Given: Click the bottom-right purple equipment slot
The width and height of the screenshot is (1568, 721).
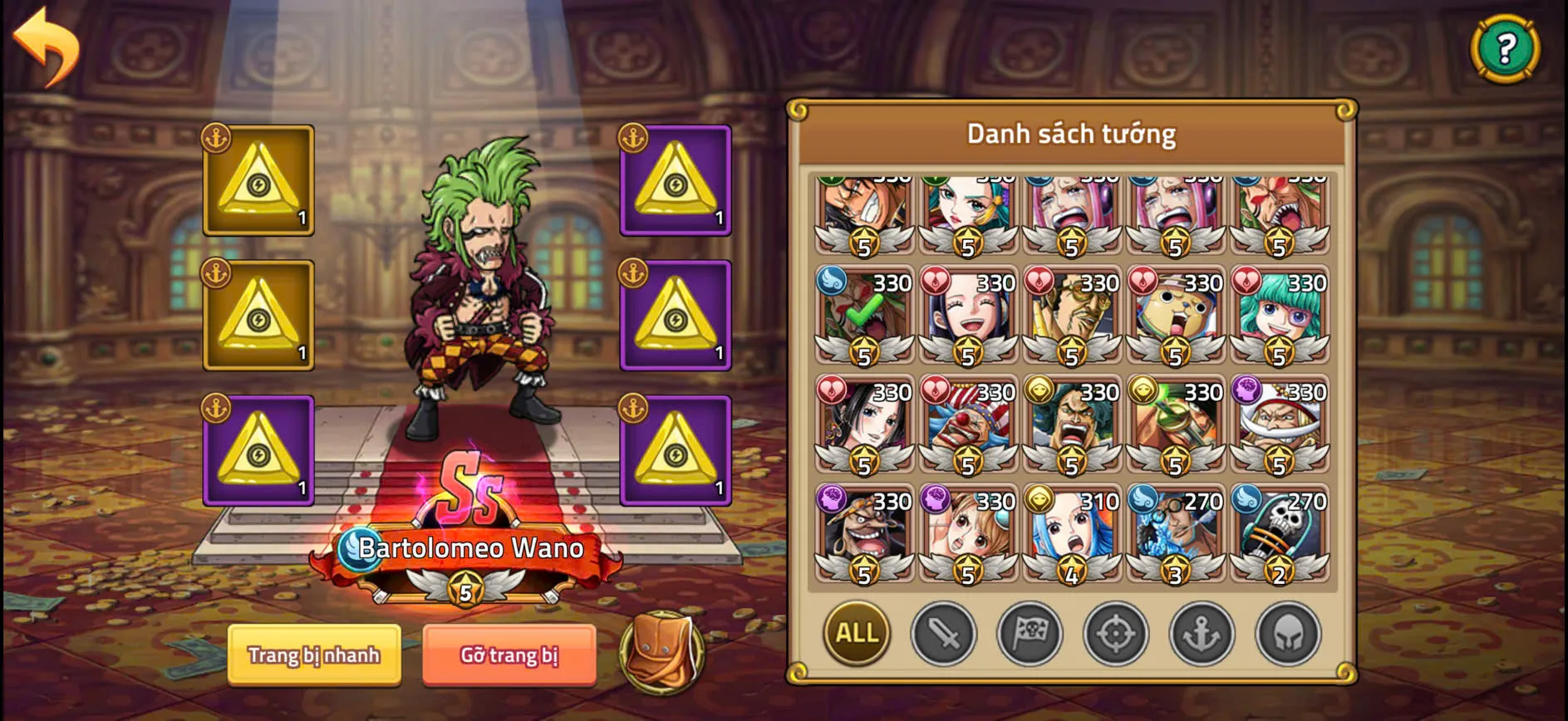Looking at the screenshot, I should (x=675, y=453).
